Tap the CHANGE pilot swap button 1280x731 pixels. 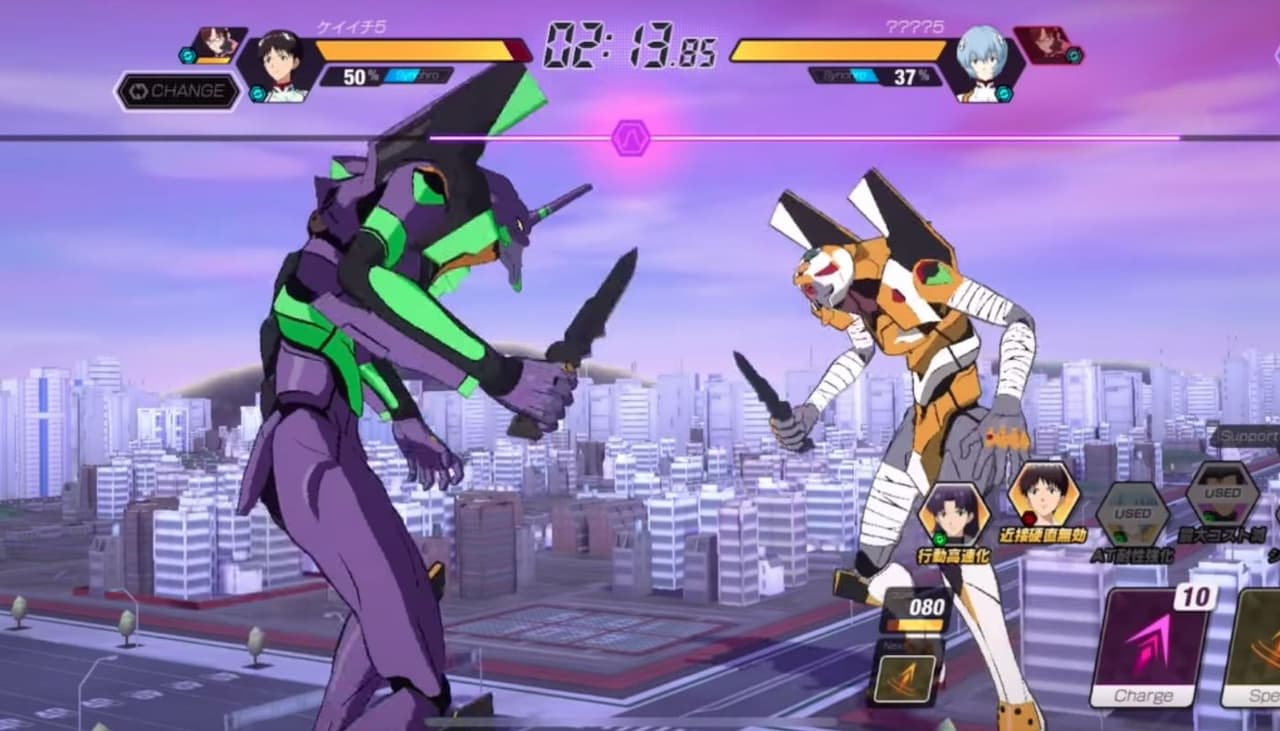tap(178, 91)
